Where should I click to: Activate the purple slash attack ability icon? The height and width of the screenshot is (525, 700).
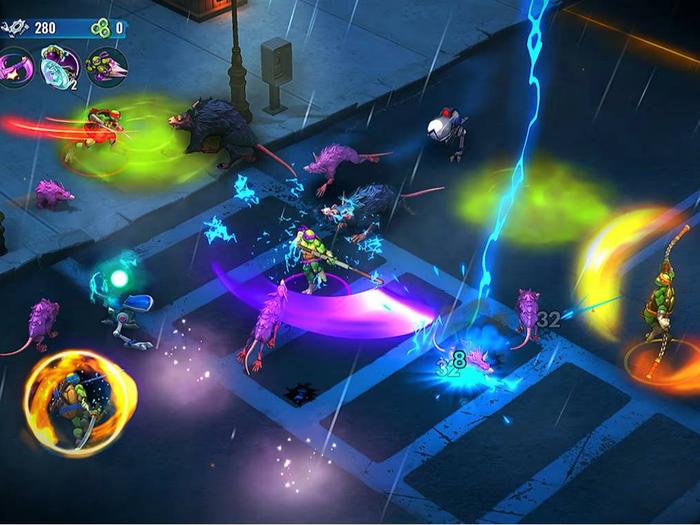18,67
